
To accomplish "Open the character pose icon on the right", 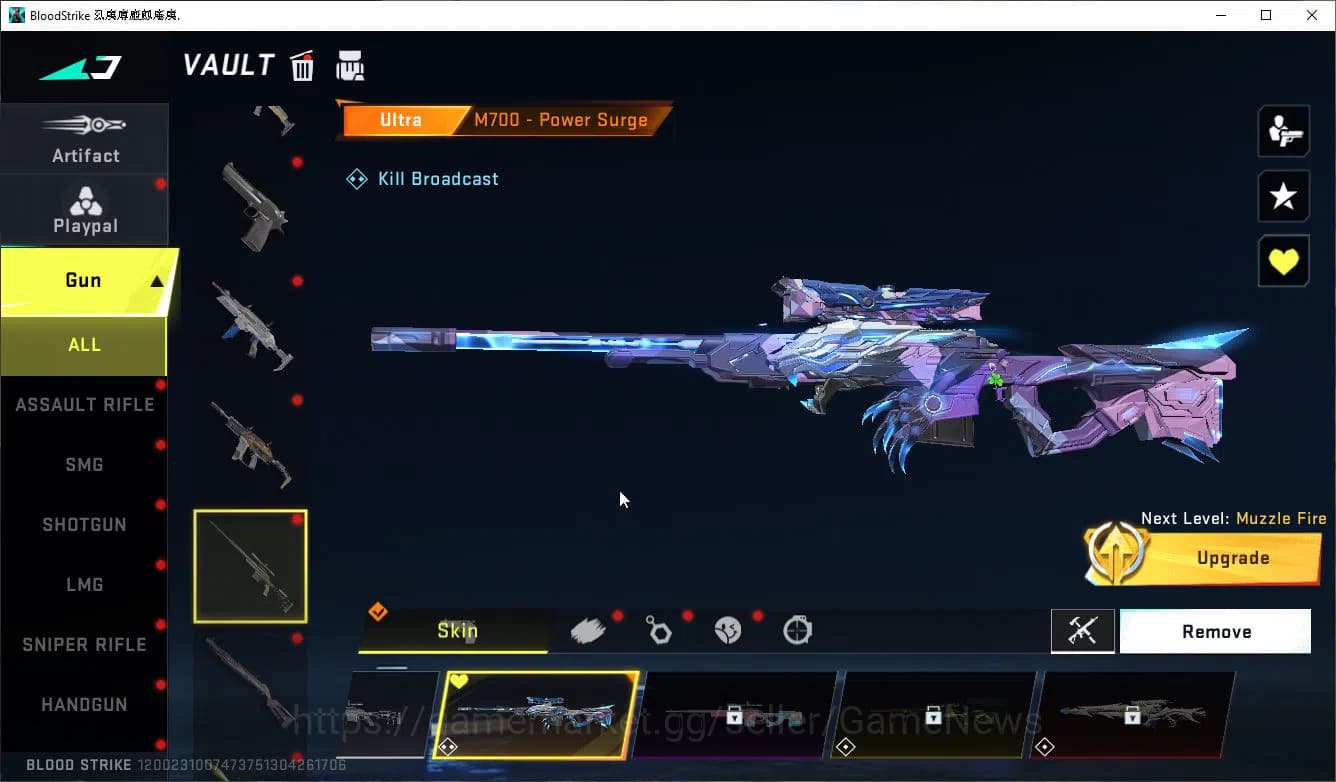I will pos(1284,131).
